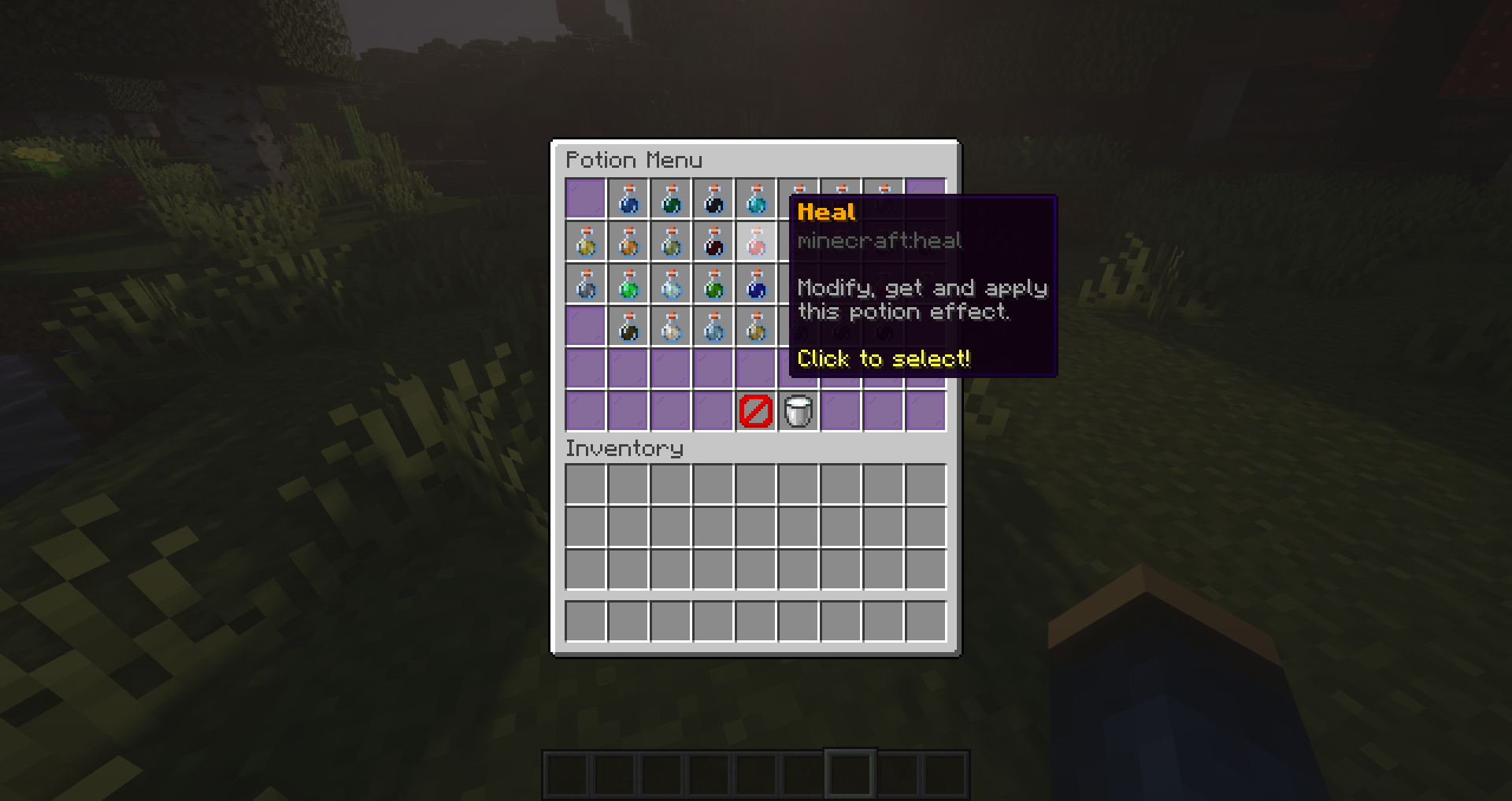Image resolution: width=1512 pixels, height=801 pixels.
Task: Select the orange potion in second row
Action: [628, 242]
